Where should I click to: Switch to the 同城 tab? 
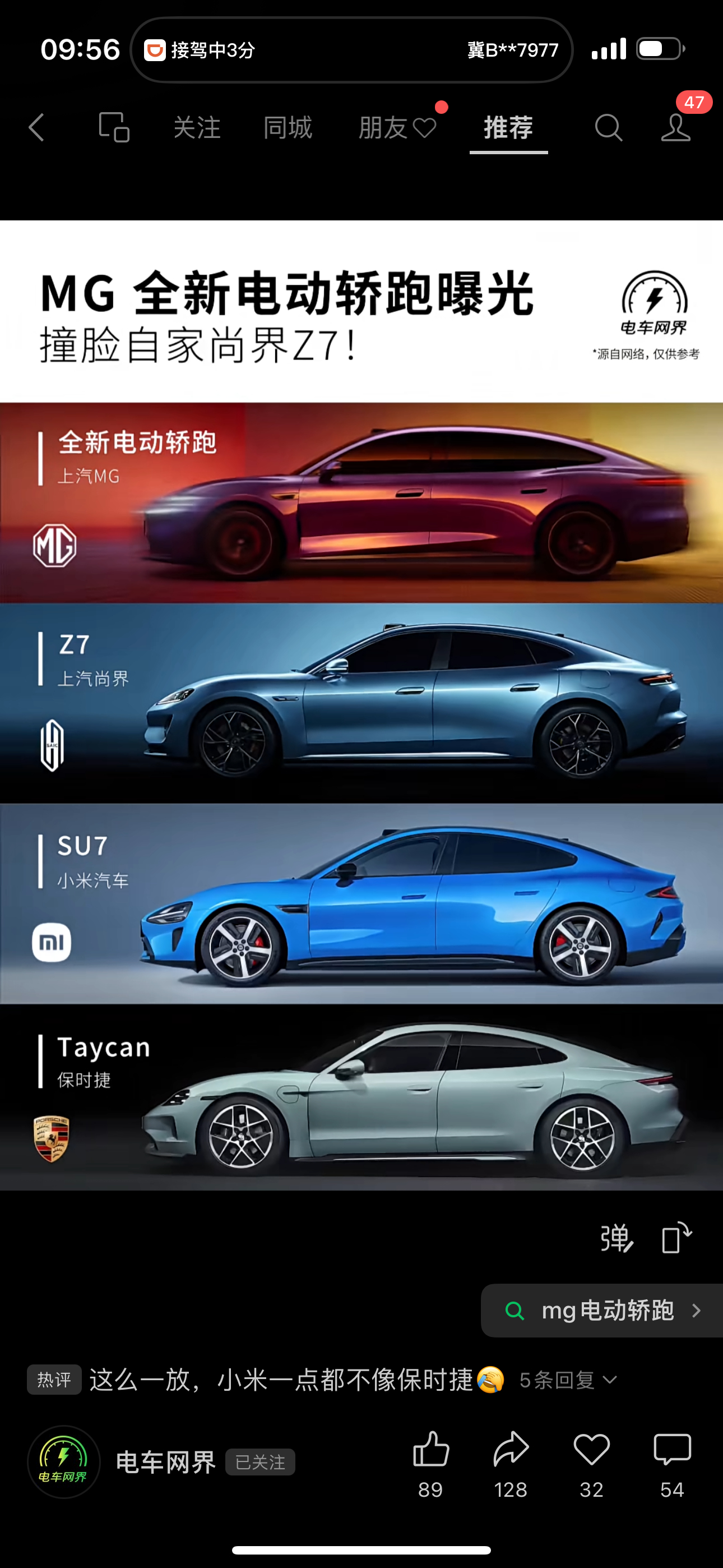click(288, 128)
